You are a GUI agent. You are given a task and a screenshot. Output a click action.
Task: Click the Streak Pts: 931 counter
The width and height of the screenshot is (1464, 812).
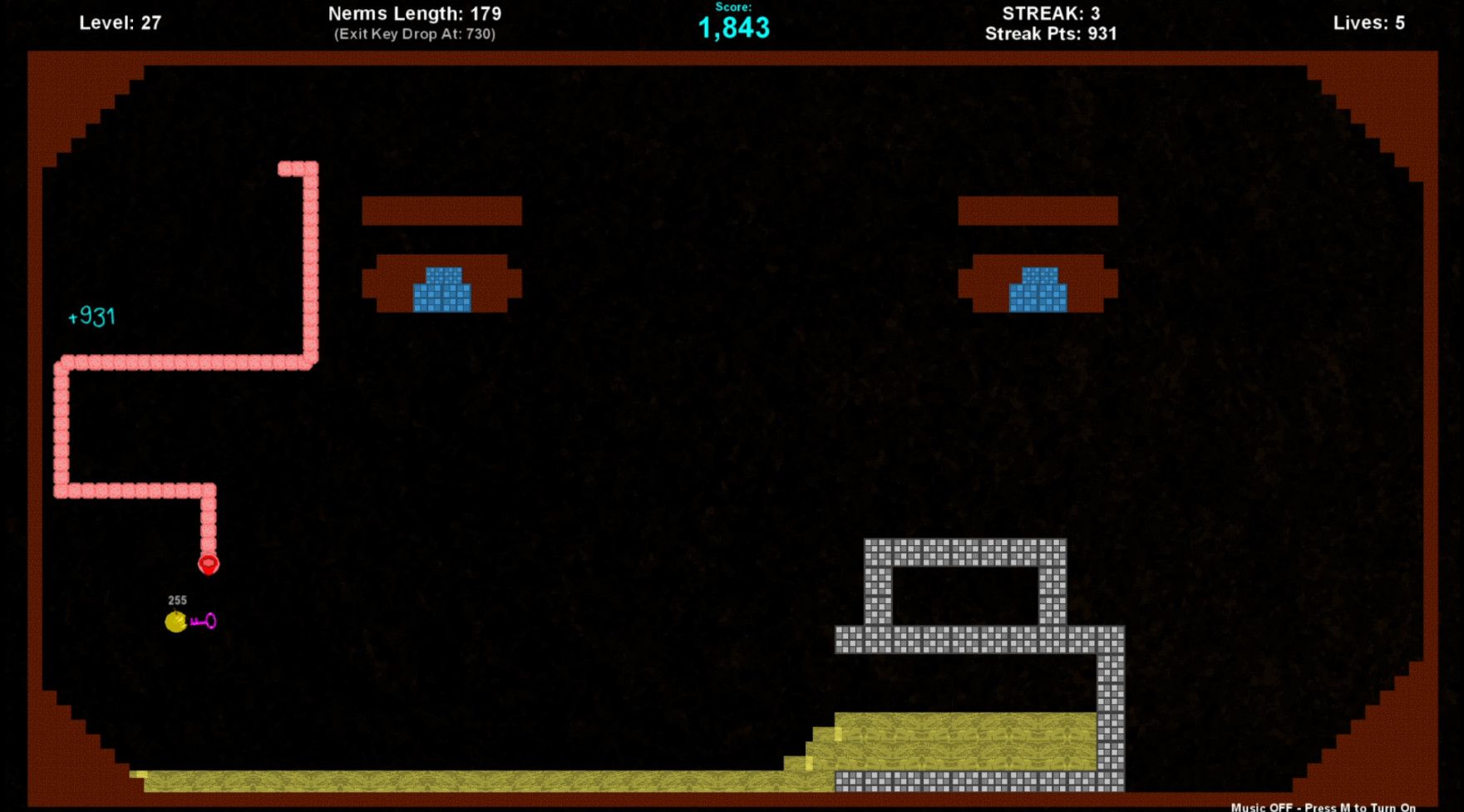pyautogui.click(x=1050, y=34)
